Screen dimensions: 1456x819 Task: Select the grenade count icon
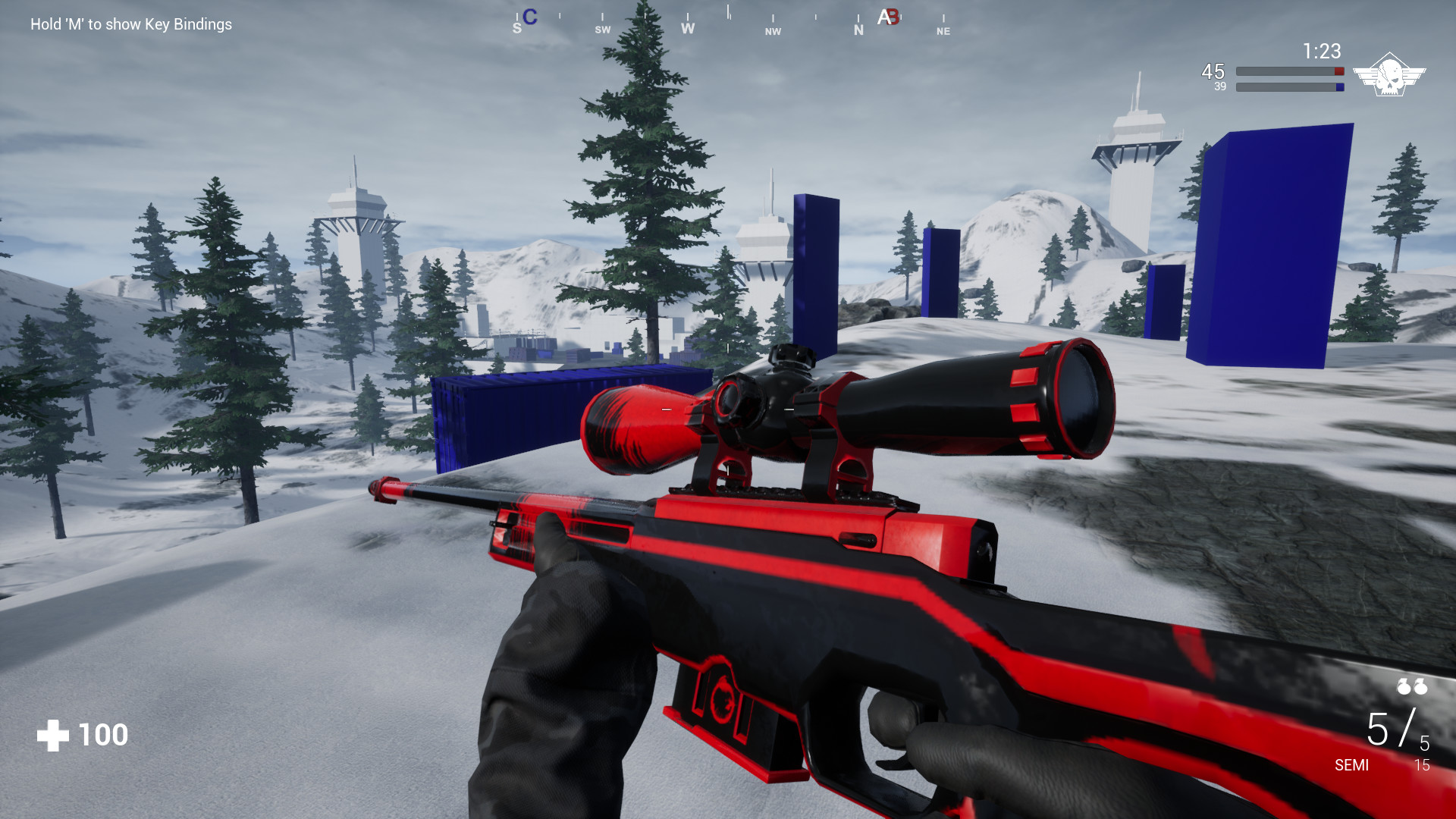tap(1412, 686)
